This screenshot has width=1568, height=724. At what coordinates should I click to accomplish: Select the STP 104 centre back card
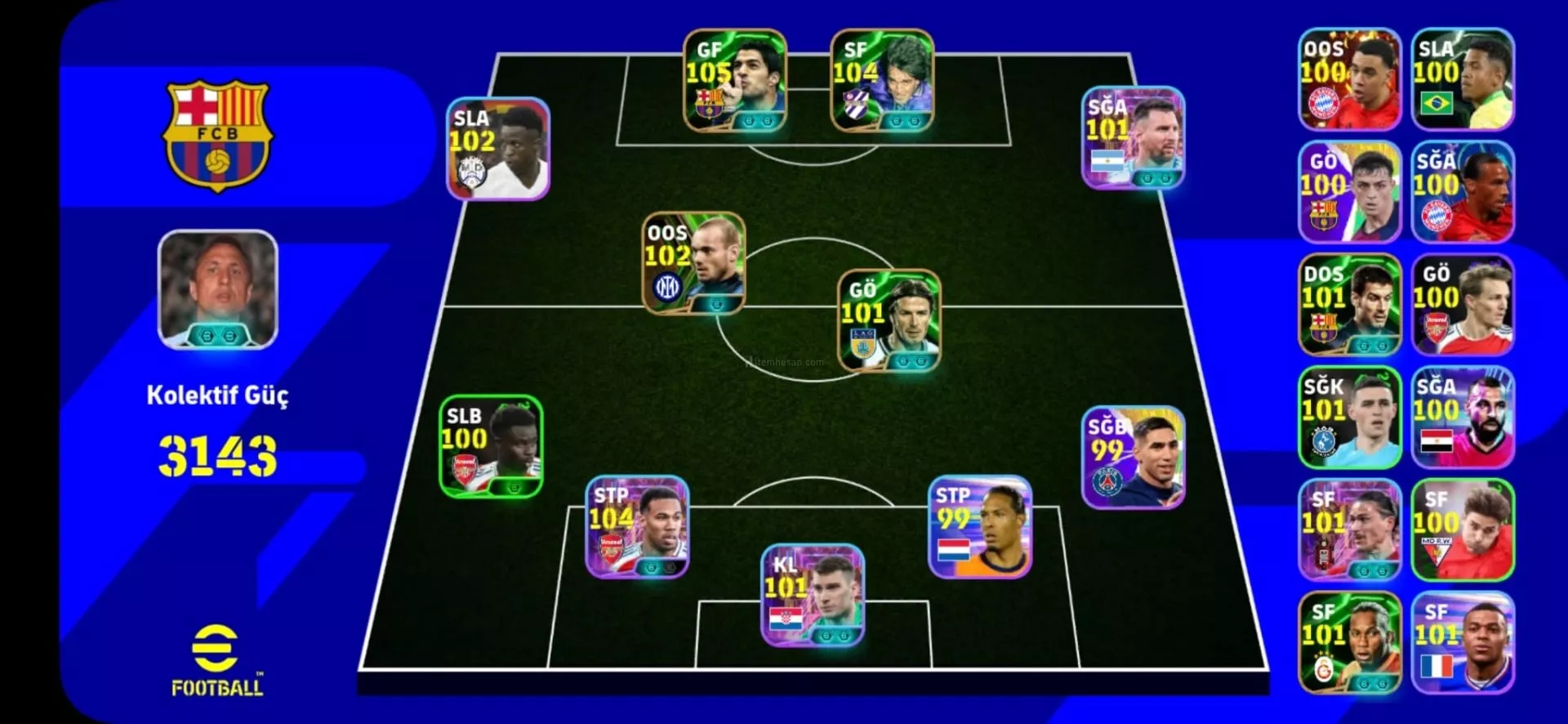coord(637,527)
